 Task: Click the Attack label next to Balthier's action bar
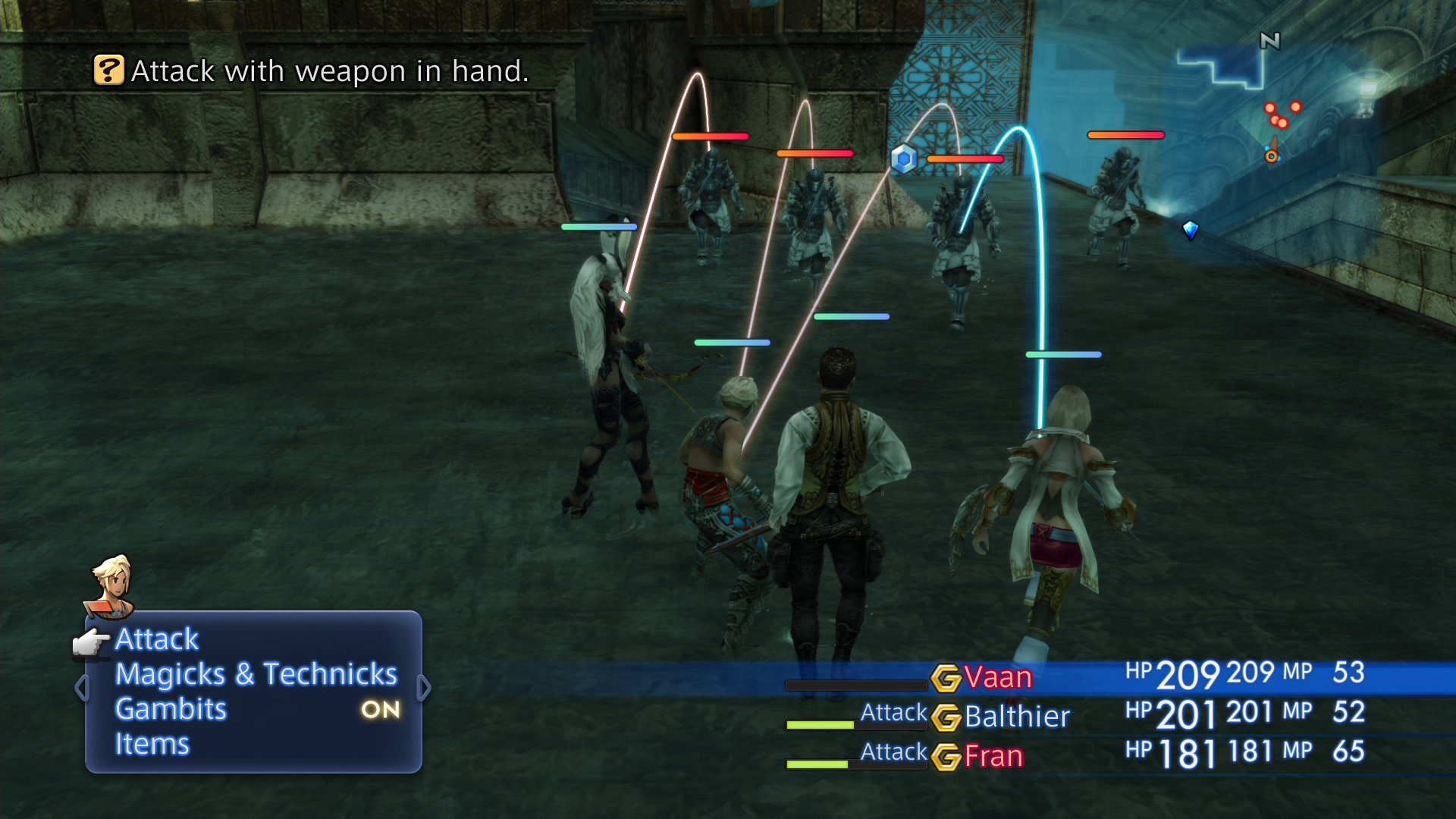pyautogui.click(x=893, y=714)
